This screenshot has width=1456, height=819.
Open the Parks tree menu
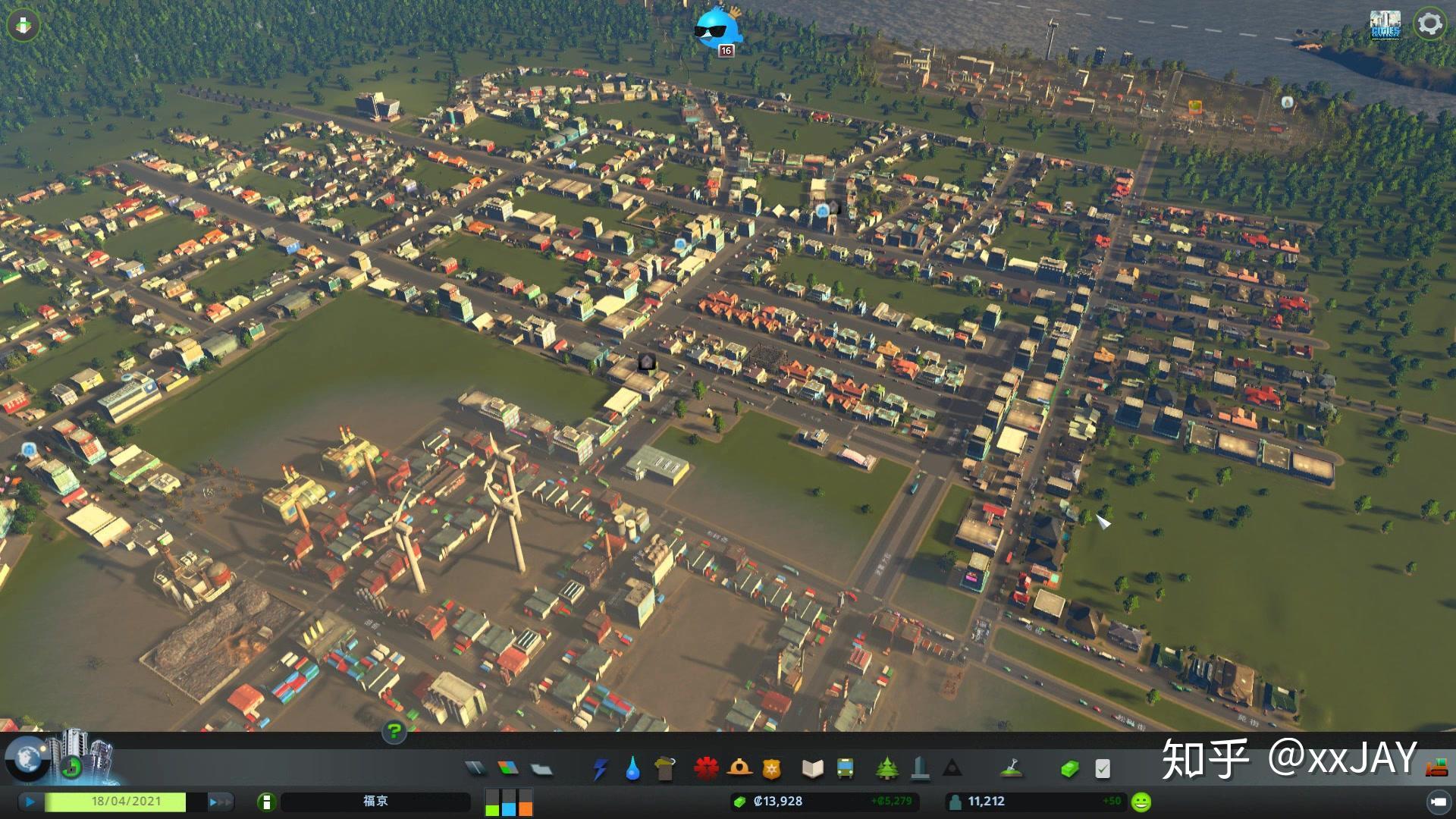(x=886, y=769)
